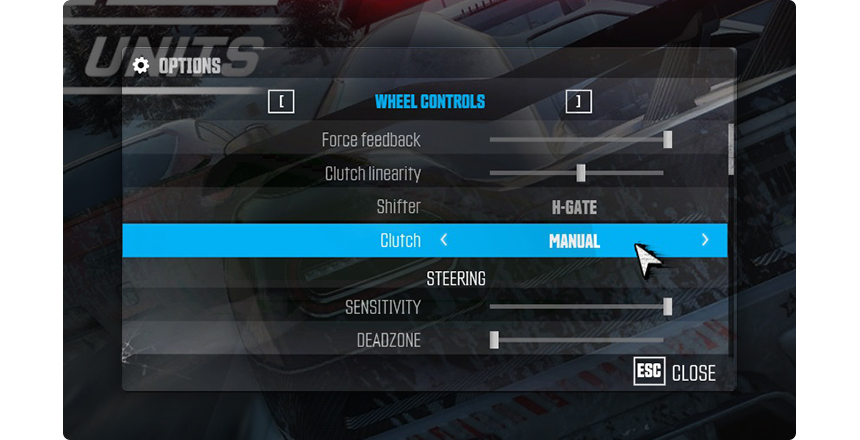This screenshot has height=440, width=860.
Task: Click the options list scrollbar
Action: coord(731,150)
